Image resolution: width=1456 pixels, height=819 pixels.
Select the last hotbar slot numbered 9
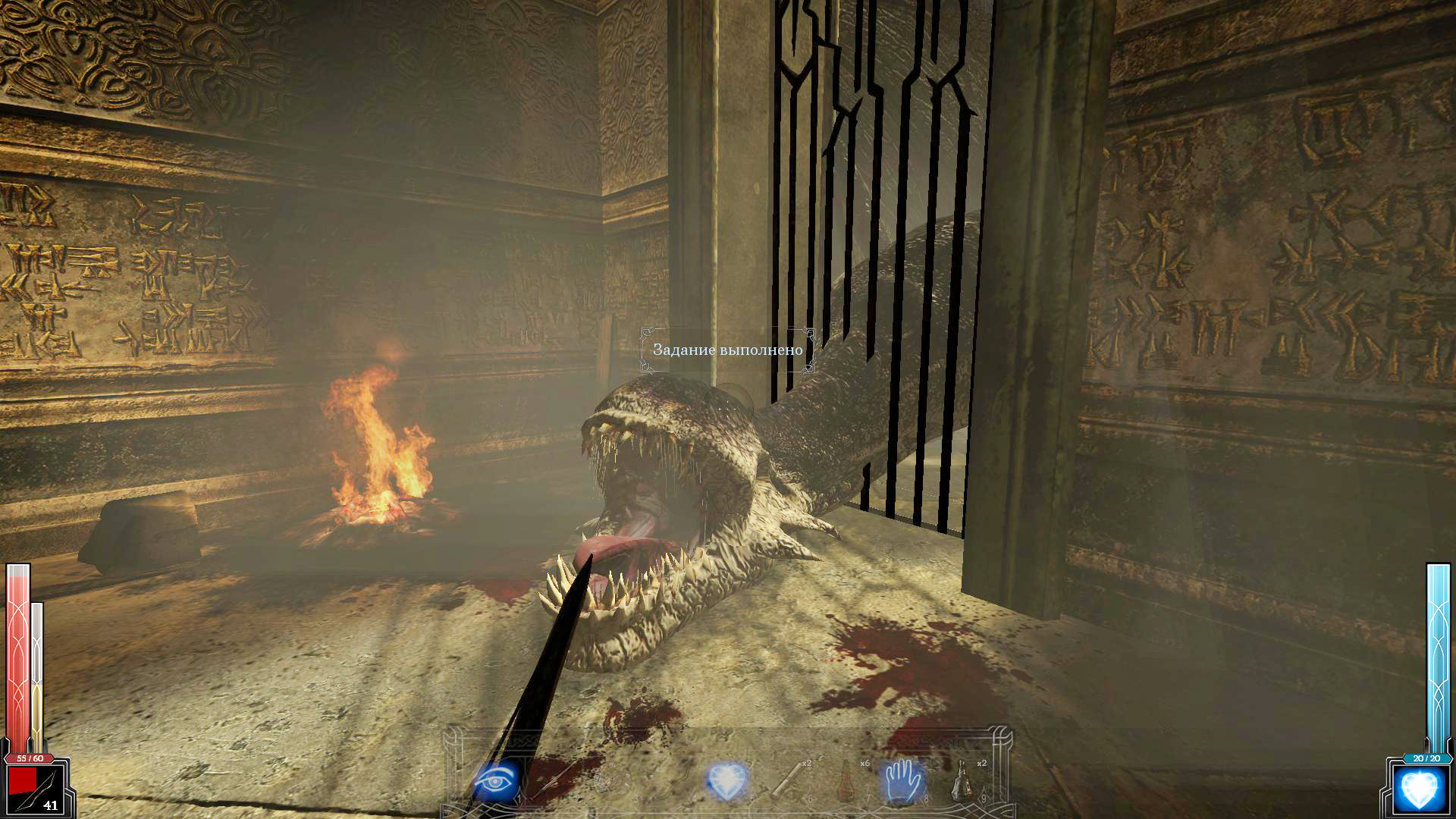[x=963, y=780]
